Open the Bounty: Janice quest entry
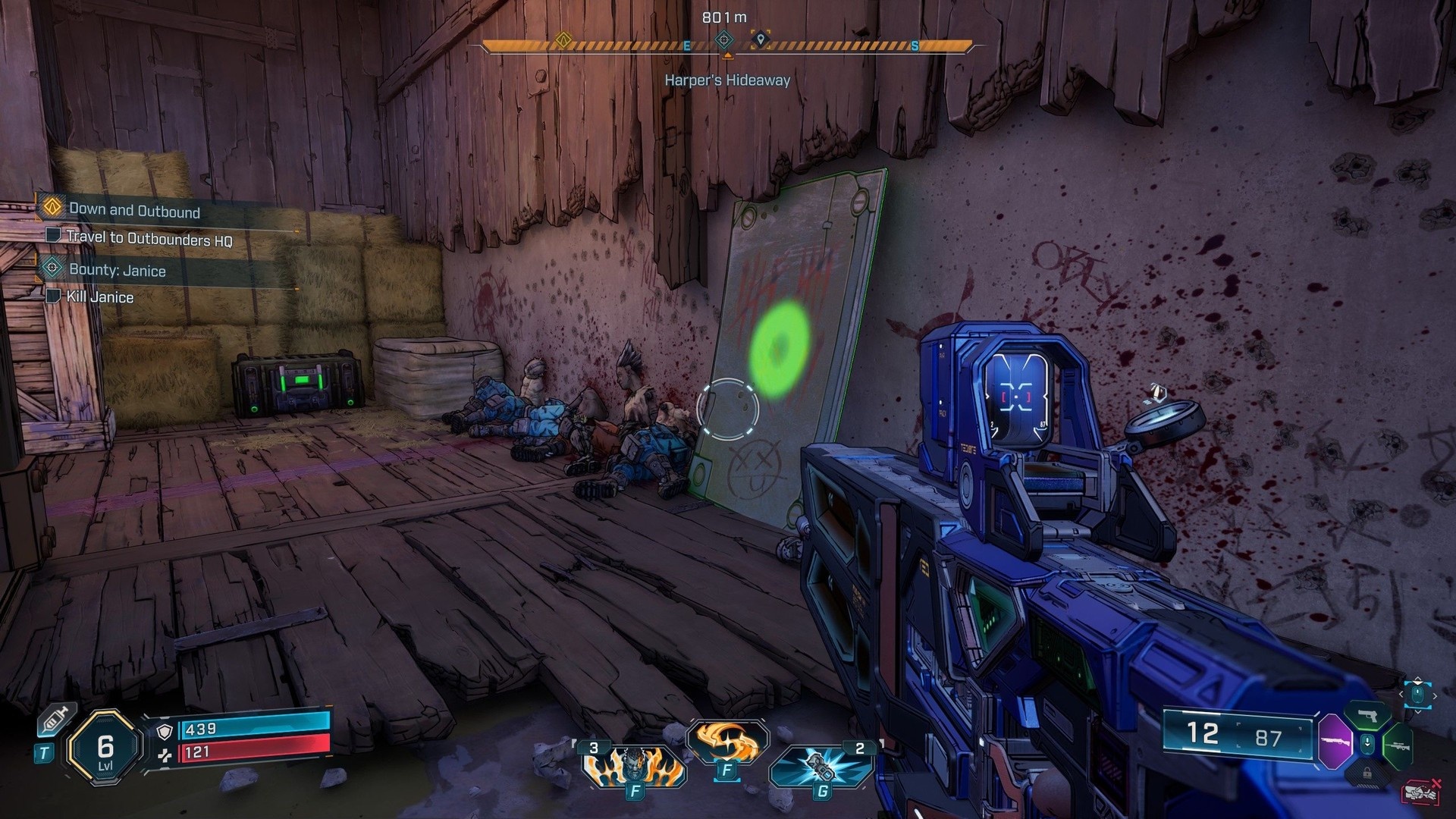1456x819 pixels. [x=117, y=270]
